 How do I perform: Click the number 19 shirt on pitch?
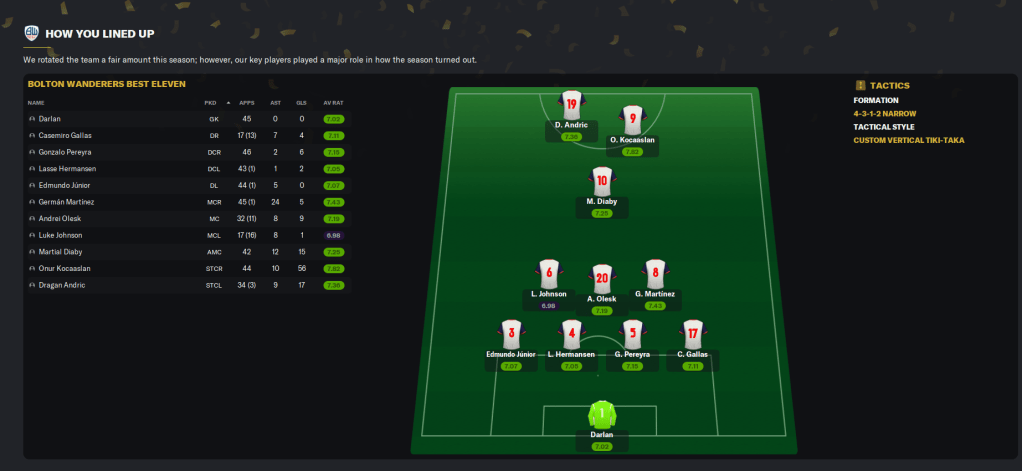coord(571,105)
